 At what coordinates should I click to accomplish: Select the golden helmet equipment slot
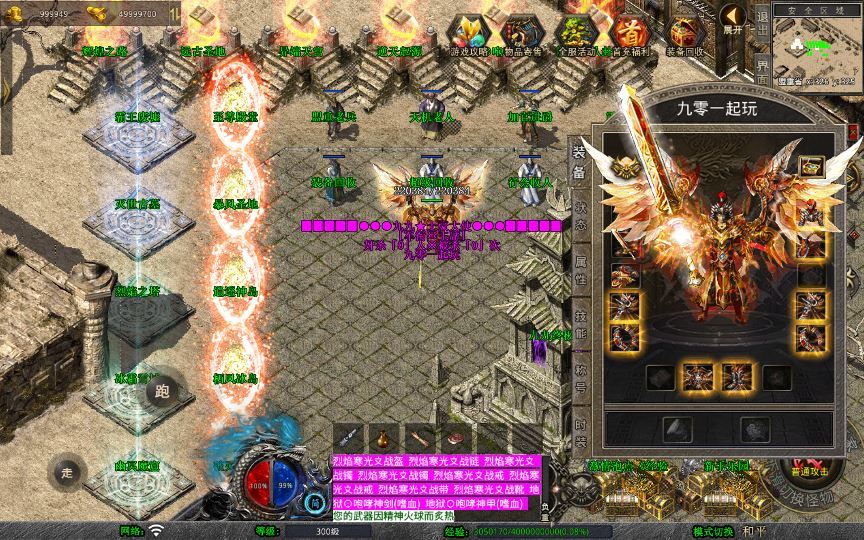pyautogui.click(x=626, y=166)
